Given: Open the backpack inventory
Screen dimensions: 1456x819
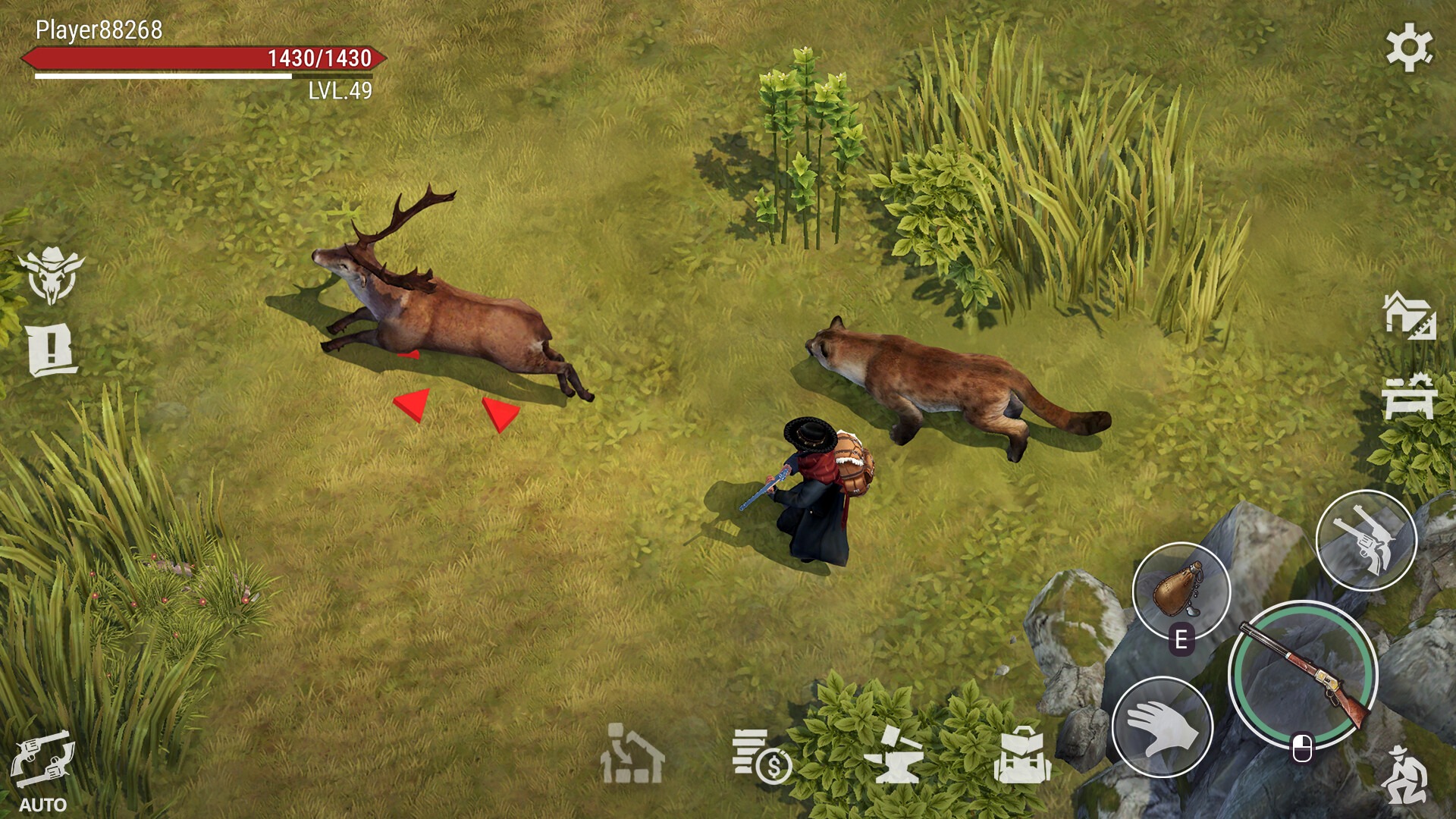Looking at the screenshot, I should 1021,755.
